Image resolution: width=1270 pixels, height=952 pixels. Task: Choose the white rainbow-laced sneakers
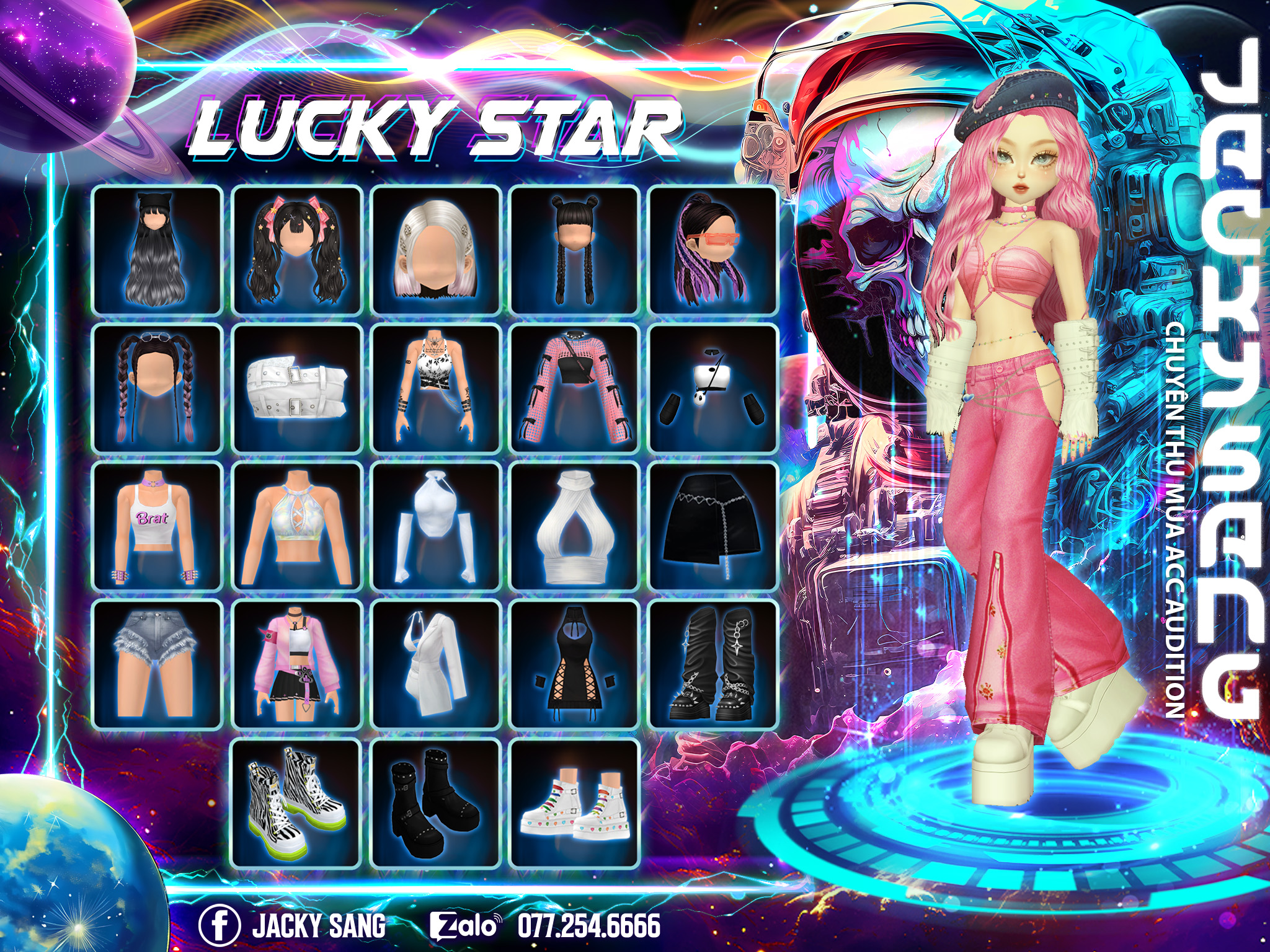pyautogui.click(x=574, y=804)
